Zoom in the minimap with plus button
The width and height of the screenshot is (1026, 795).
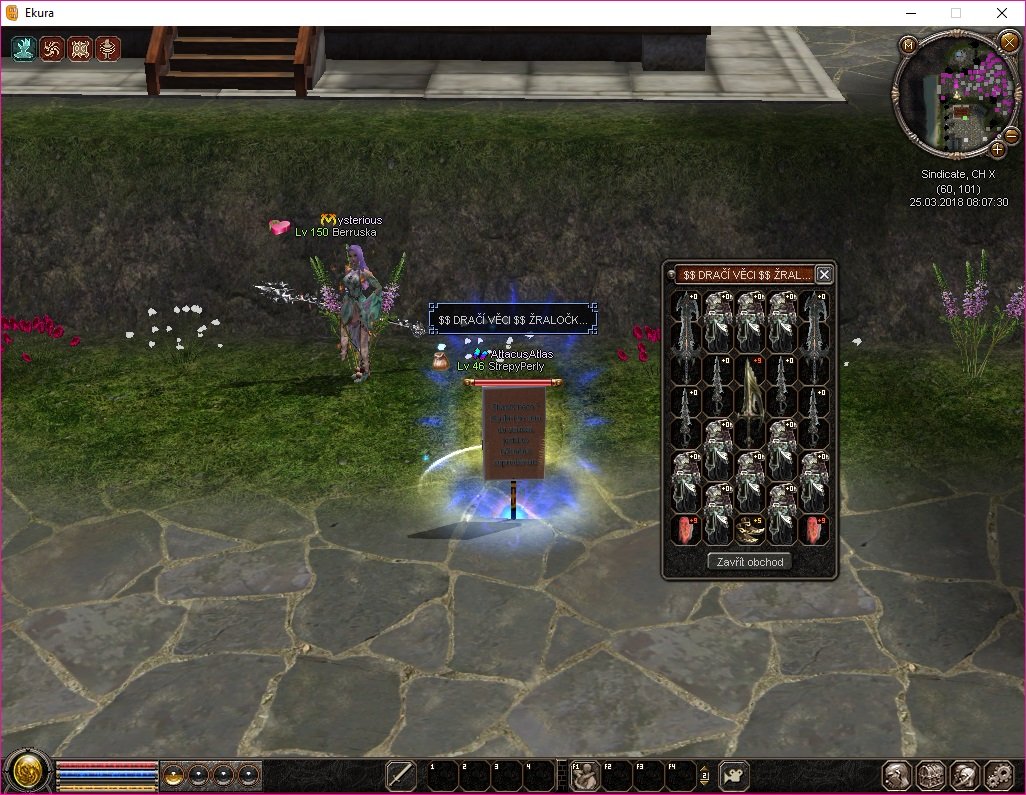click(x=997, y=150)
